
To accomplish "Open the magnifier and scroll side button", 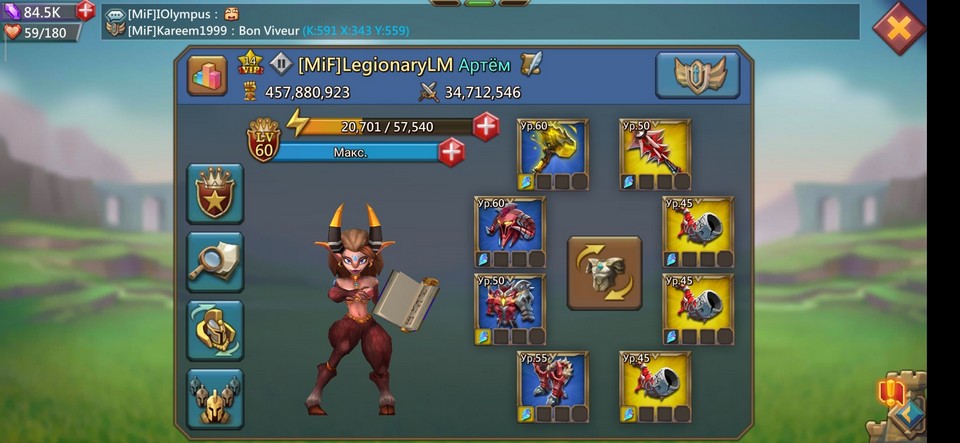I will [x=215, y=262].
